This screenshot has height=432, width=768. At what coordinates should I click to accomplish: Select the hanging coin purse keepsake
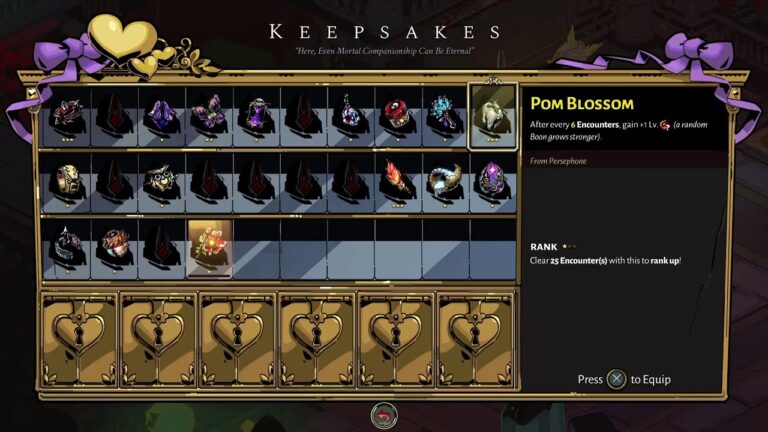[350, 115]
